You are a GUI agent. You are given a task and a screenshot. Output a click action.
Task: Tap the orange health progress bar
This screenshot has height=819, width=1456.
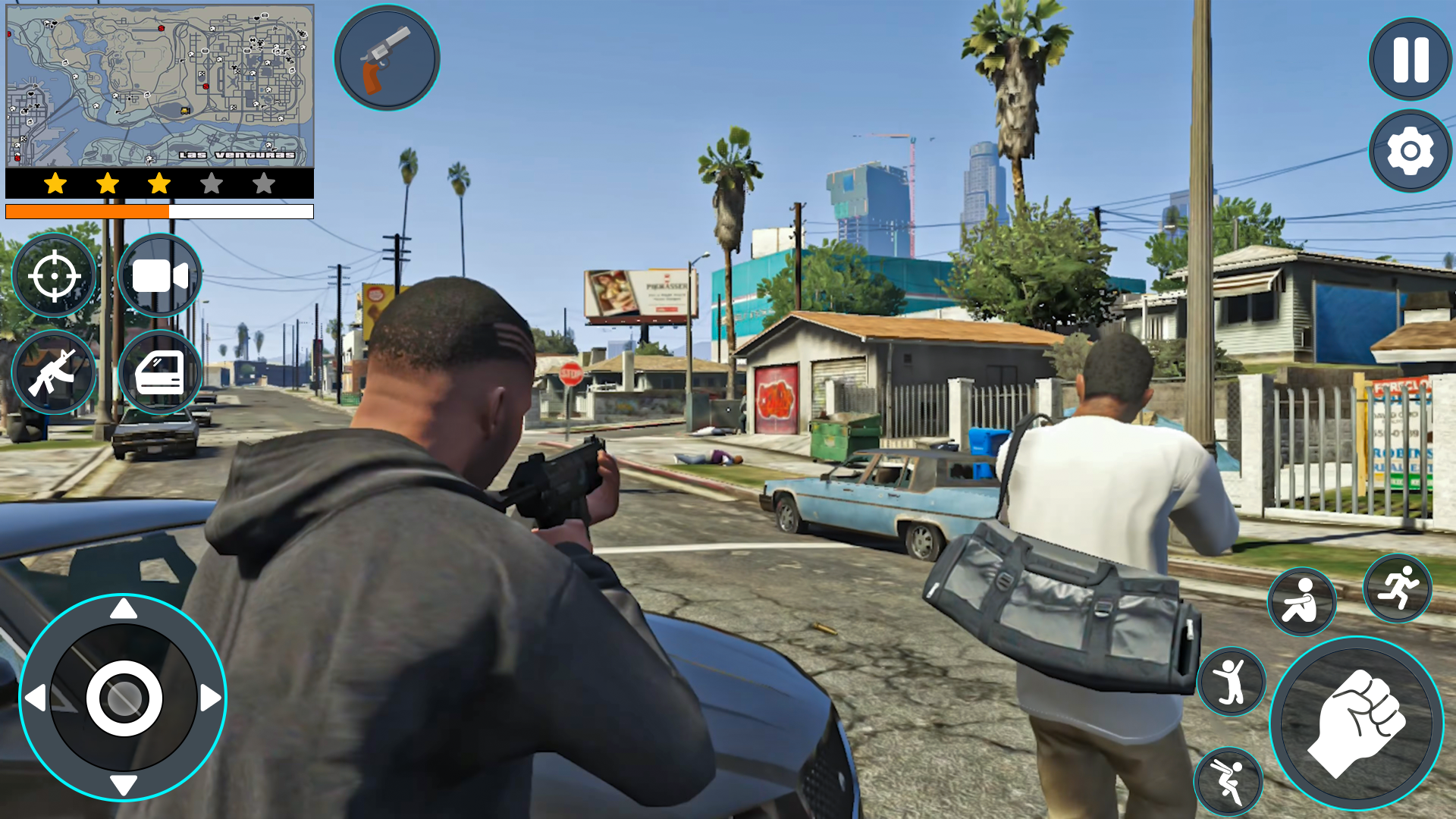(87, 211)
